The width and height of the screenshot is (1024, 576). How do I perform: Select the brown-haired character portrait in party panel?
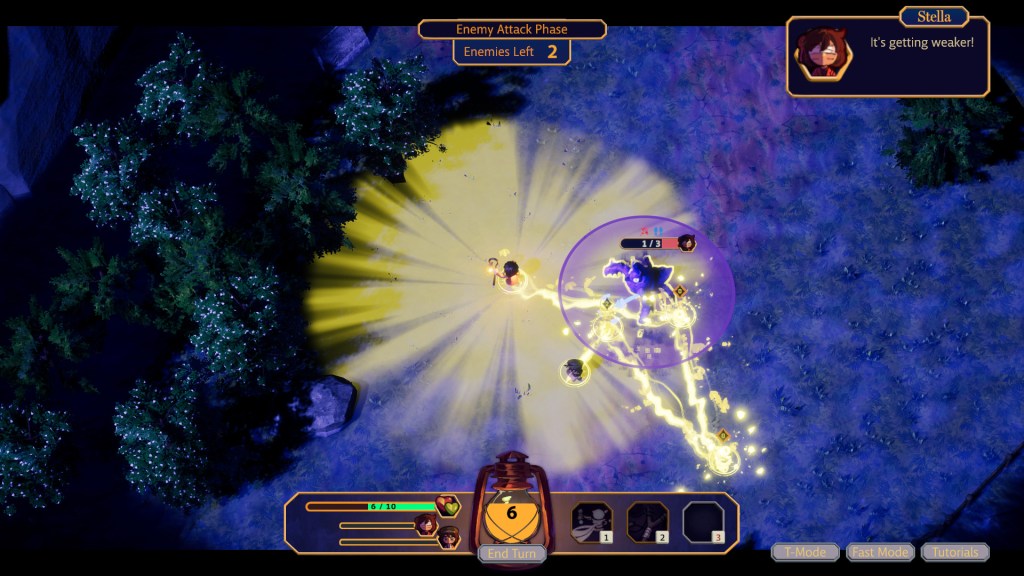(449, 538)
